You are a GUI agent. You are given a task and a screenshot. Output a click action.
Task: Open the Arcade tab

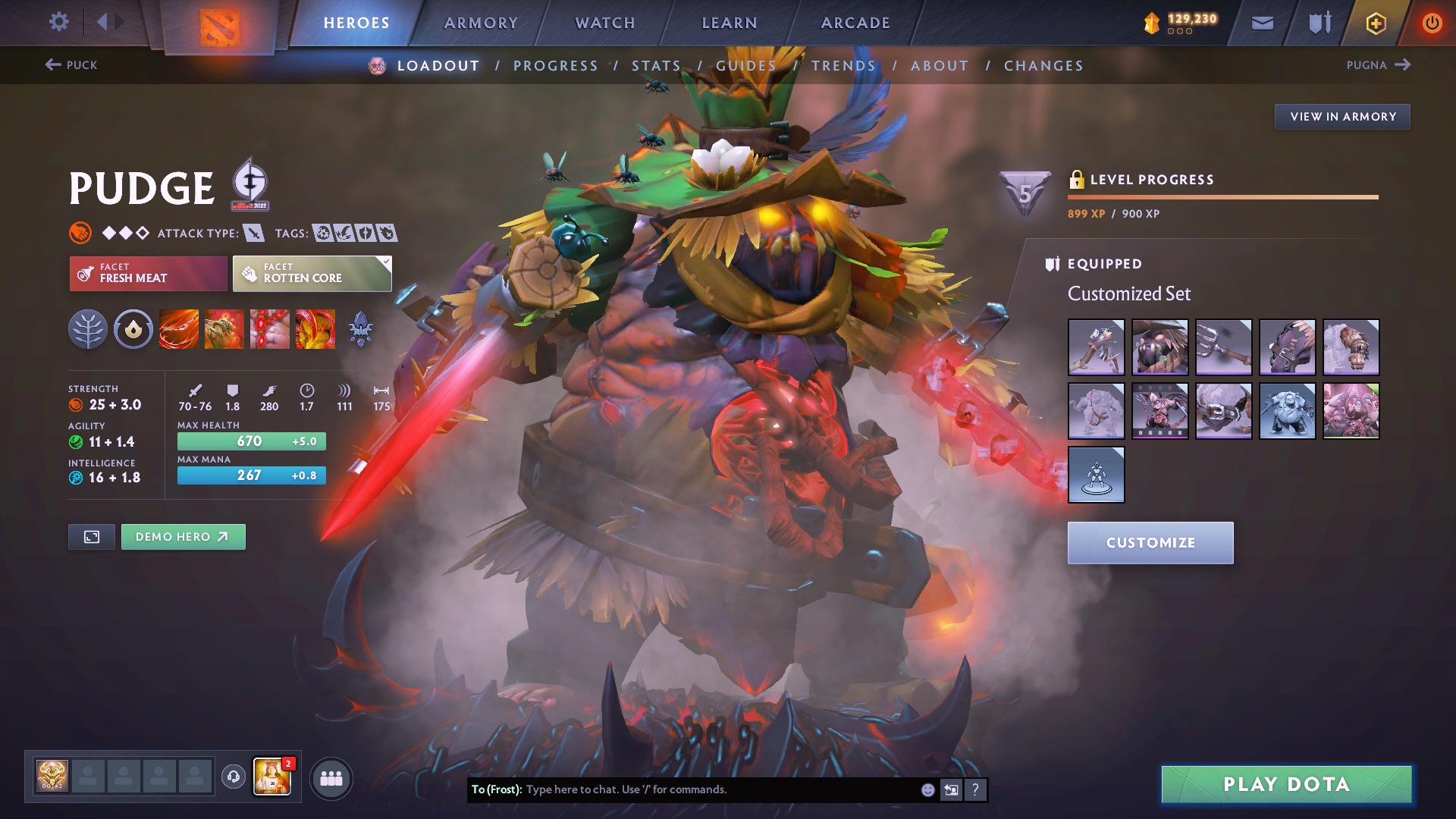click(x=855, y=23)
